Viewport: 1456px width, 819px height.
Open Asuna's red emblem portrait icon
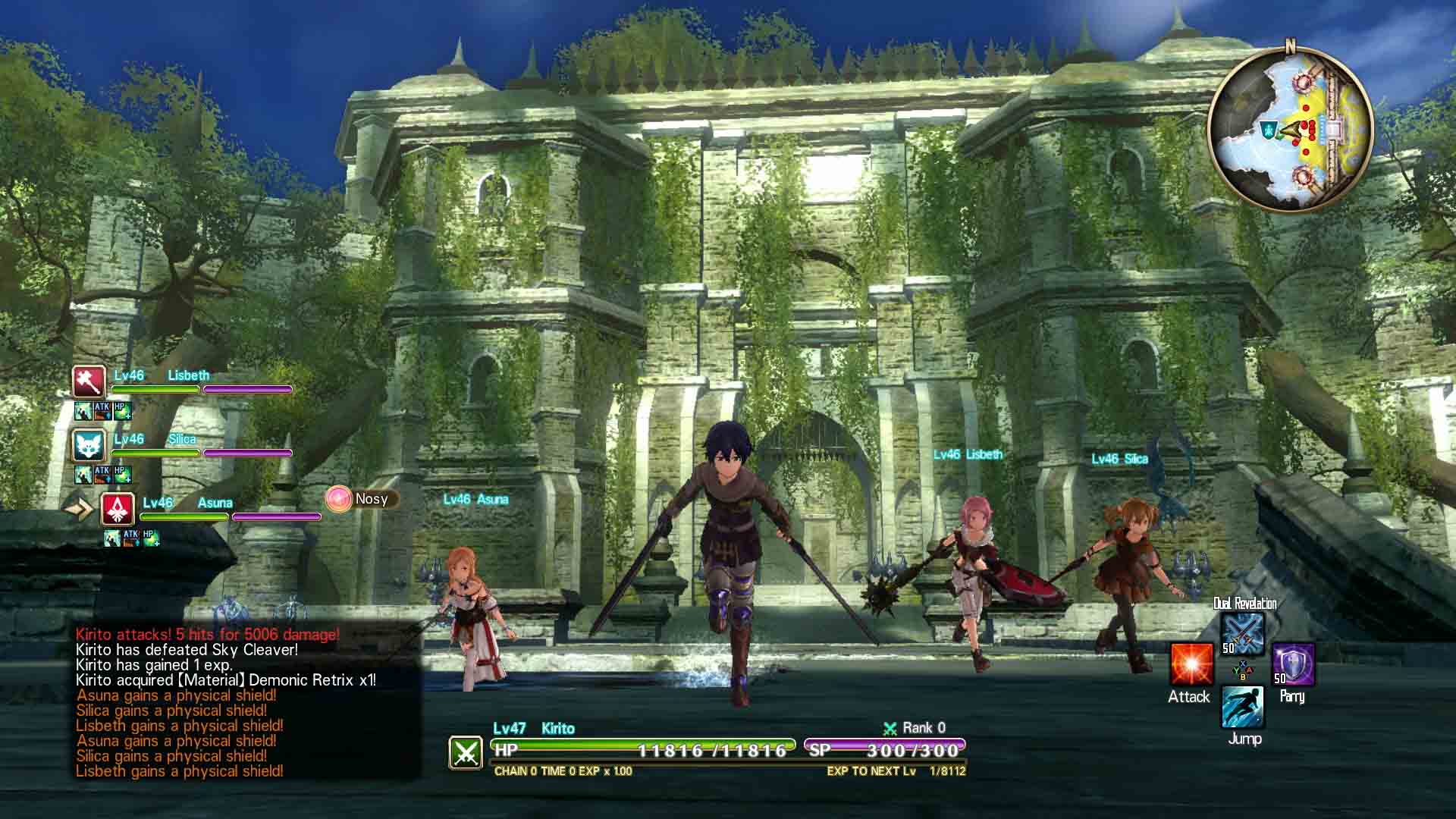coord(117,510)
